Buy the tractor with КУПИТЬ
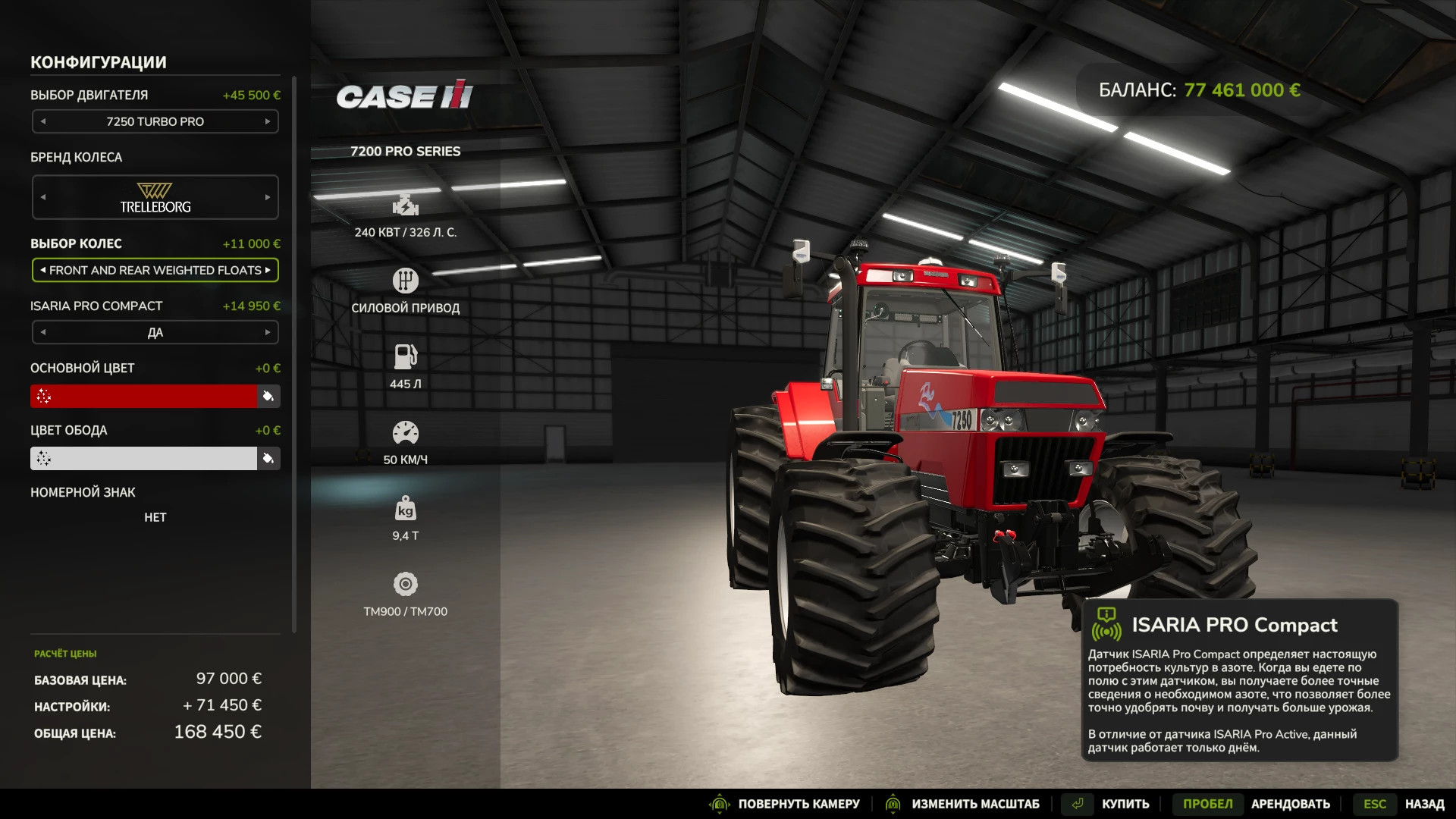This screenshot has height=819, width=1456. tap(1125, 804)
